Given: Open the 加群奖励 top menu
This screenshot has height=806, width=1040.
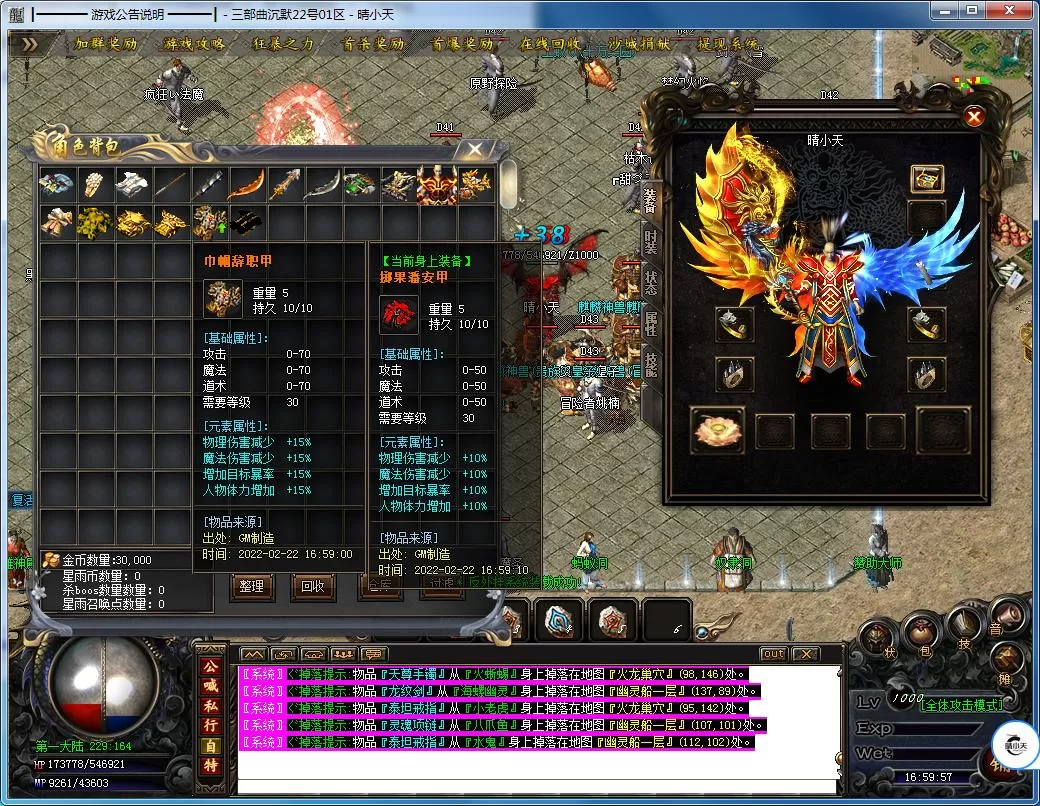Looking at the screenshot, I should [x=106, y=45].
